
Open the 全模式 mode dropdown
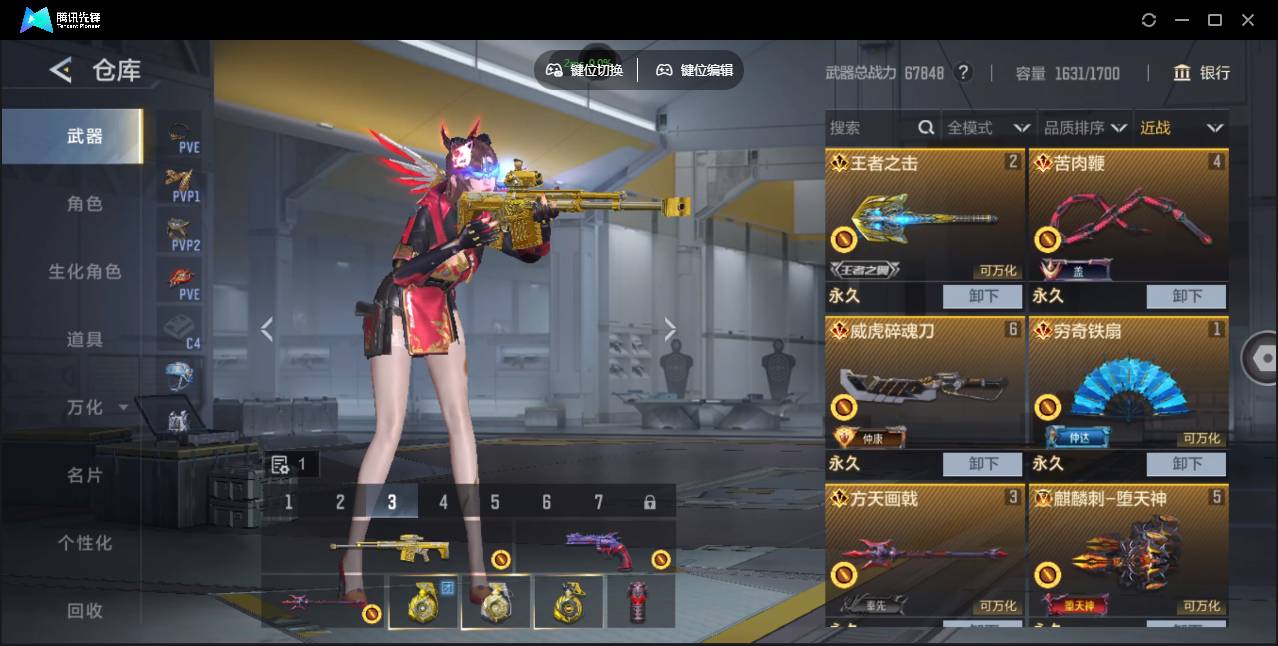pos(988,128)
